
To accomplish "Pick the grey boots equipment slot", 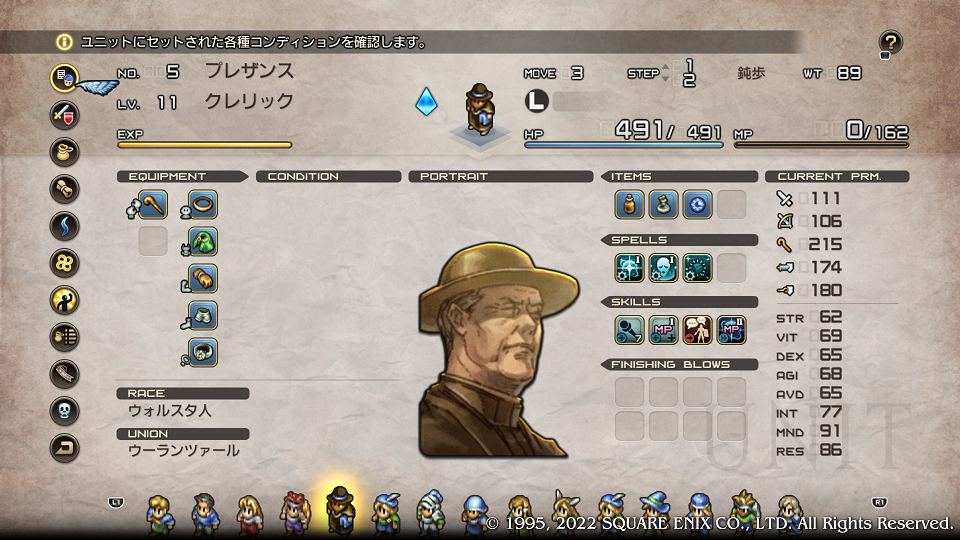I will click(203, 316).
